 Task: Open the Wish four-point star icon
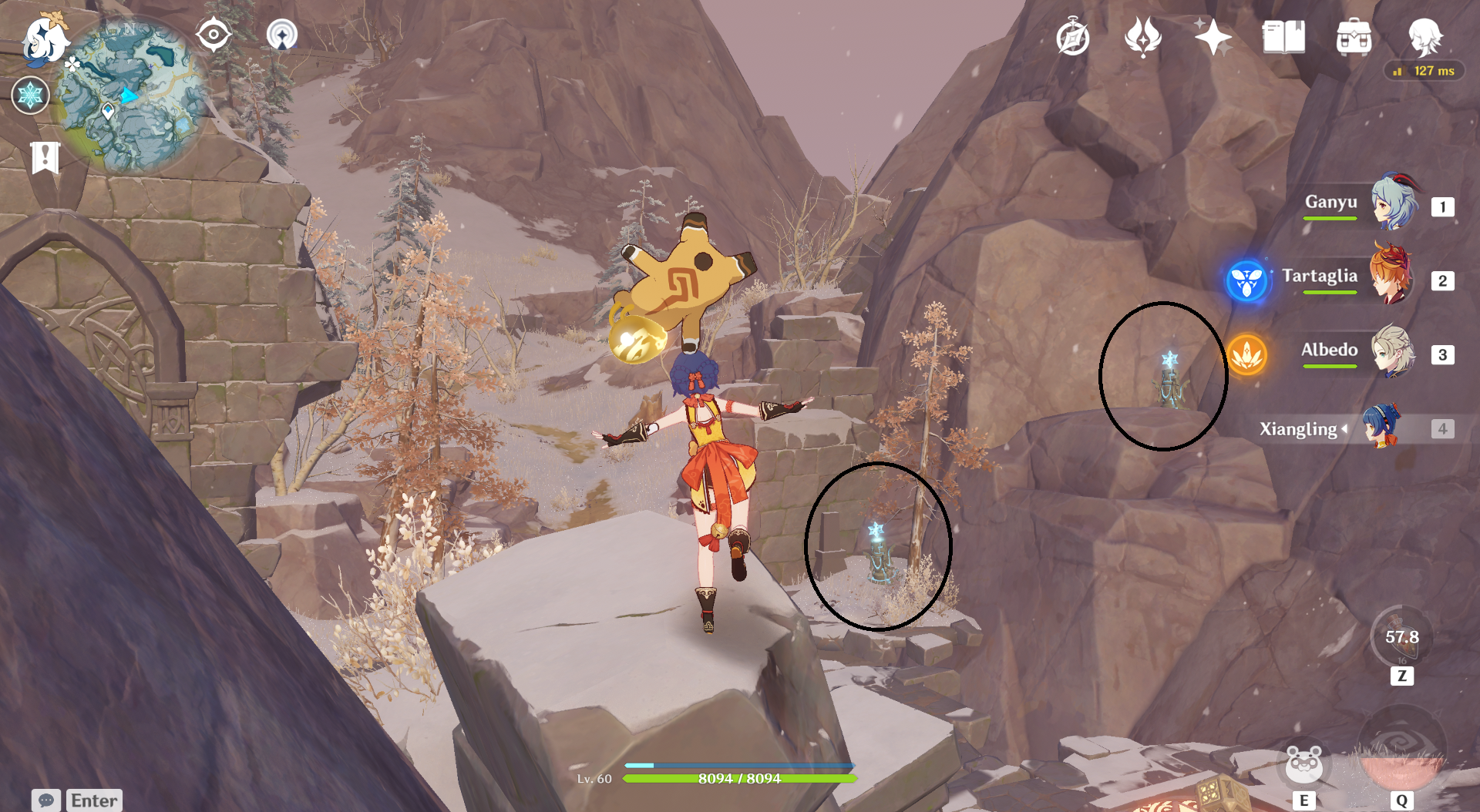[1213, 37]
